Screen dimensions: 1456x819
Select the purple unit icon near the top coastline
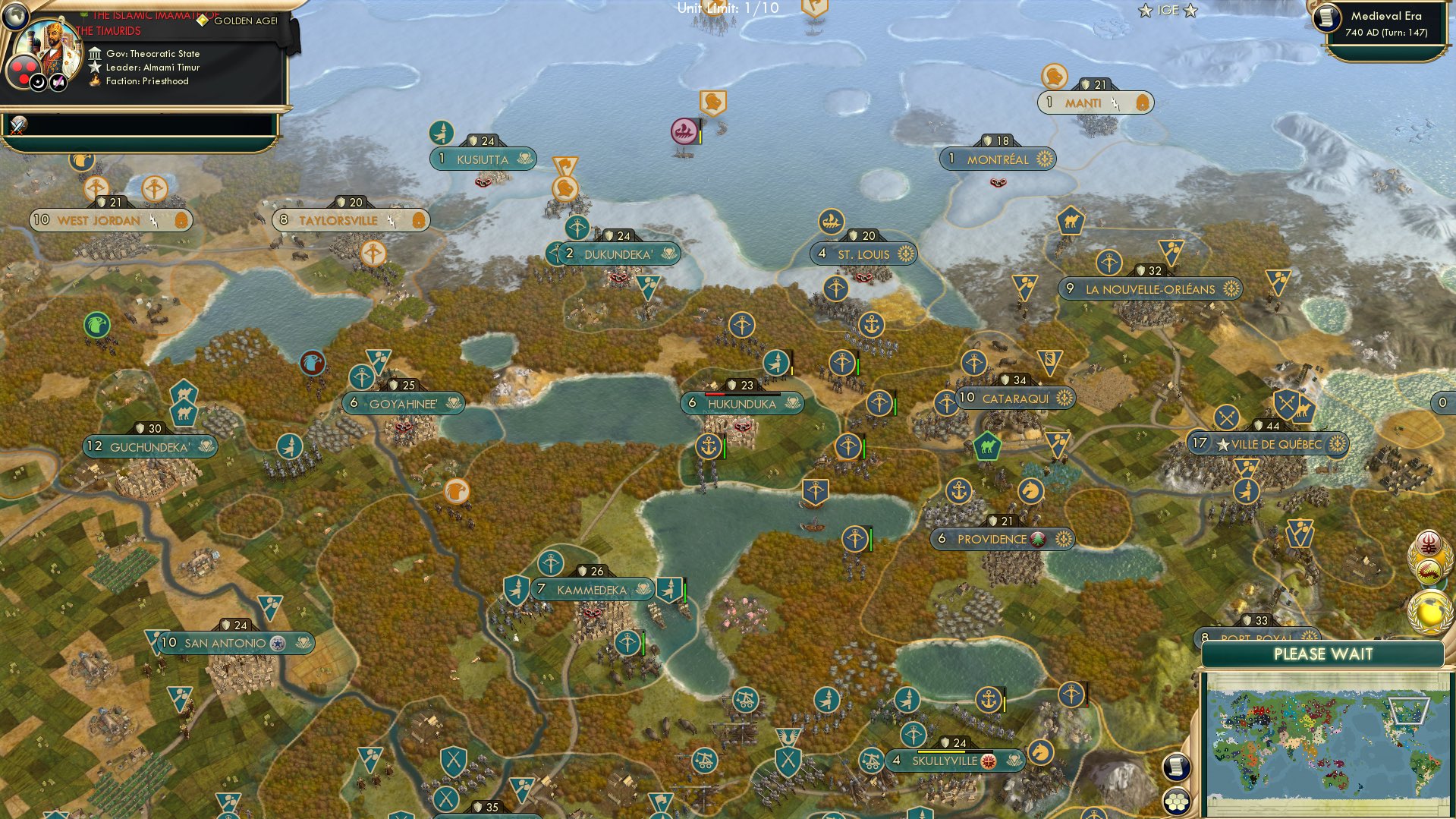684,131
